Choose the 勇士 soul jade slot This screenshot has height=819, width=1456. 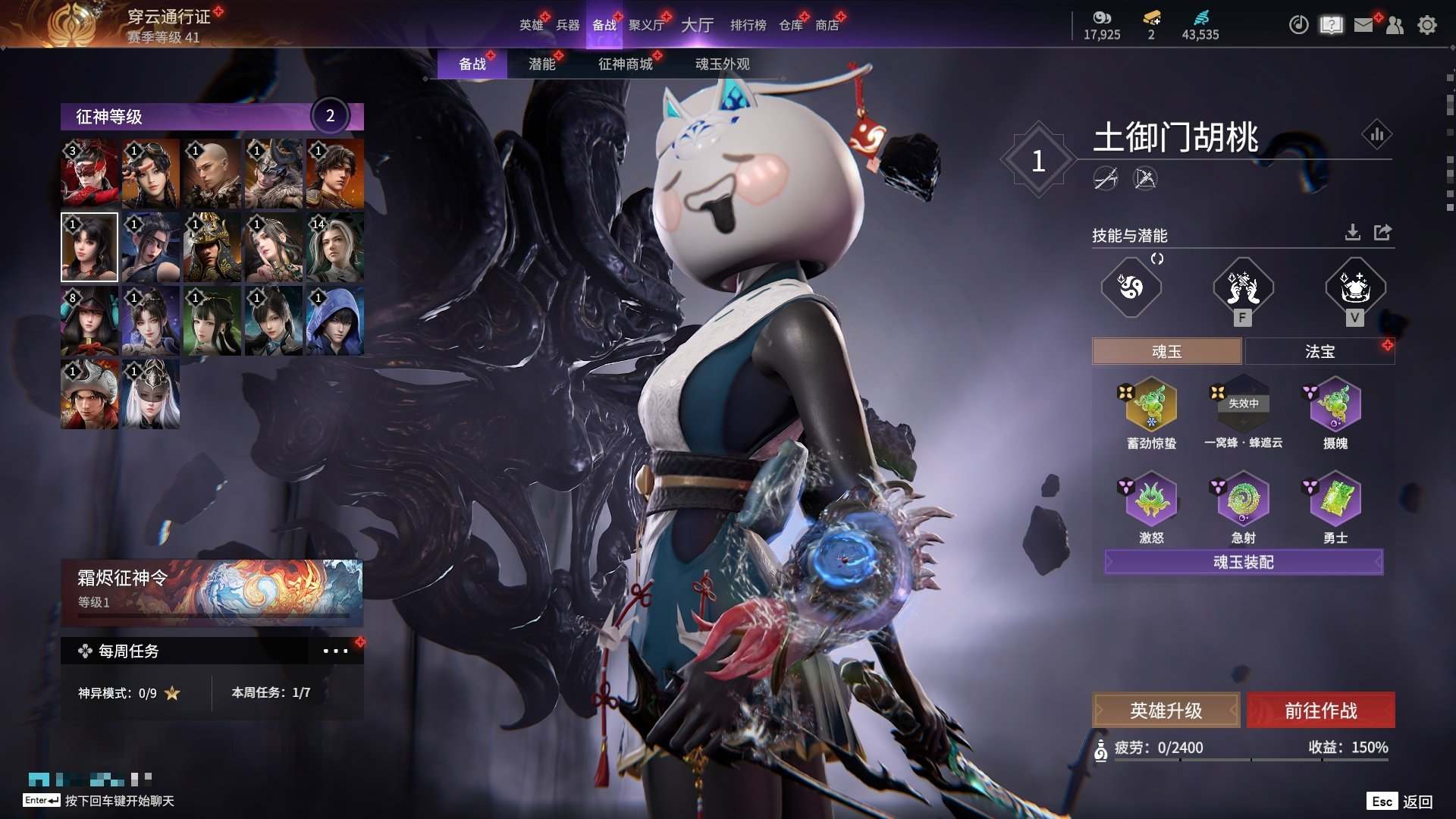point(1335,499)
